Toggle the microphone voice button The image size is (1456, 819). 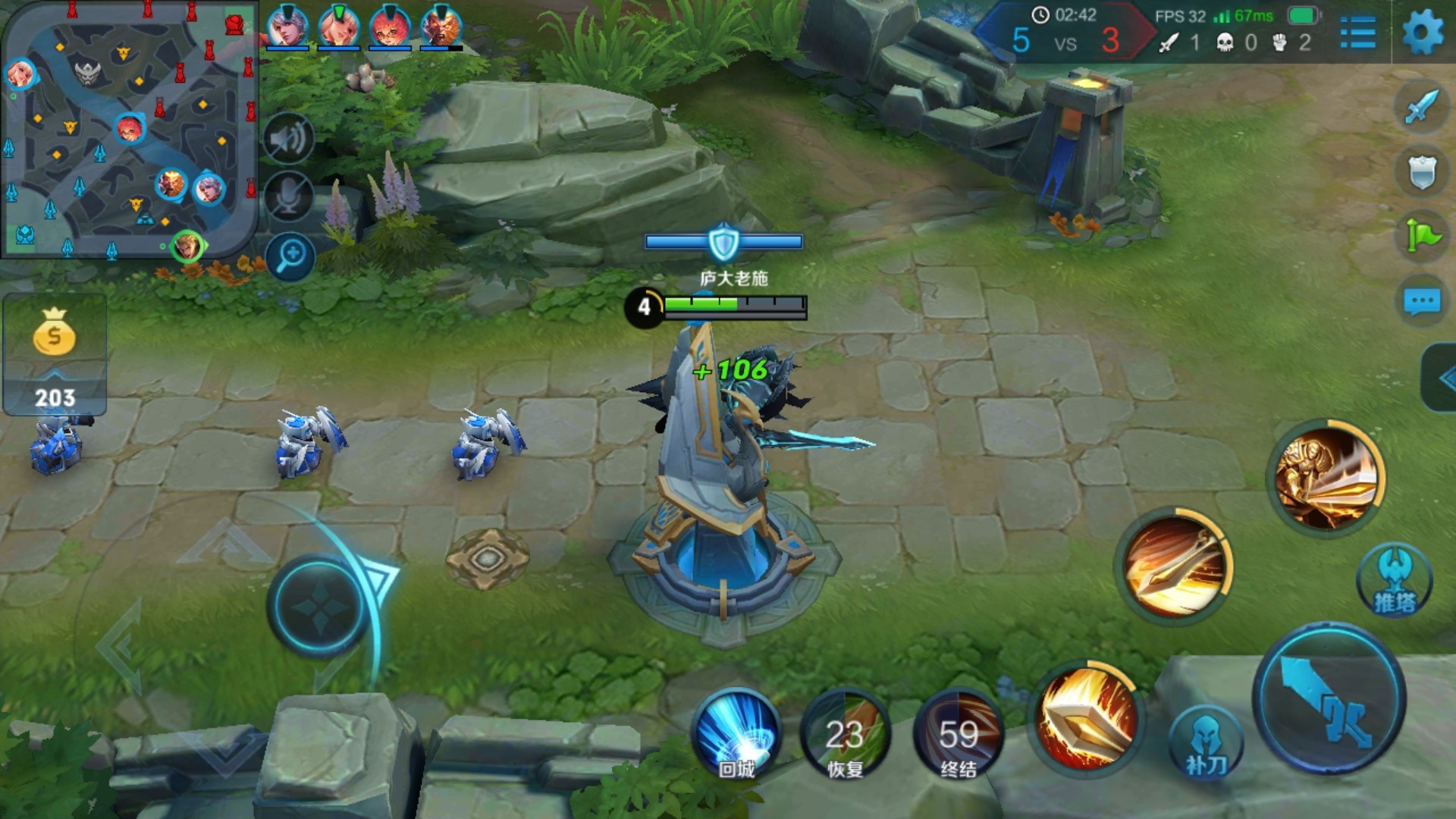pyautogui.click(x=289, y=197)
